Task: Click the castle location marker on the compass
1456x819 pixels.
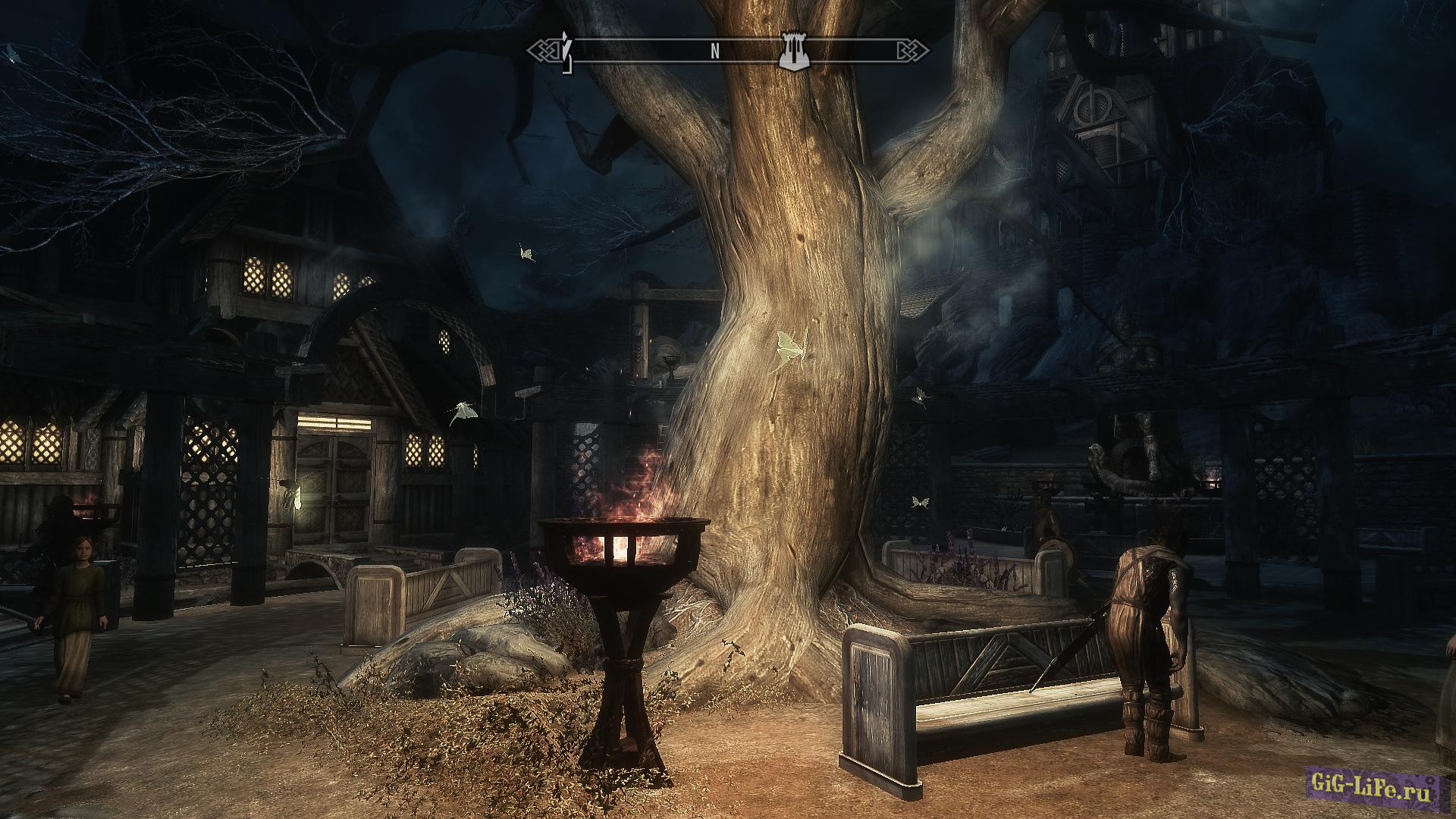Action: coord(795,52)
